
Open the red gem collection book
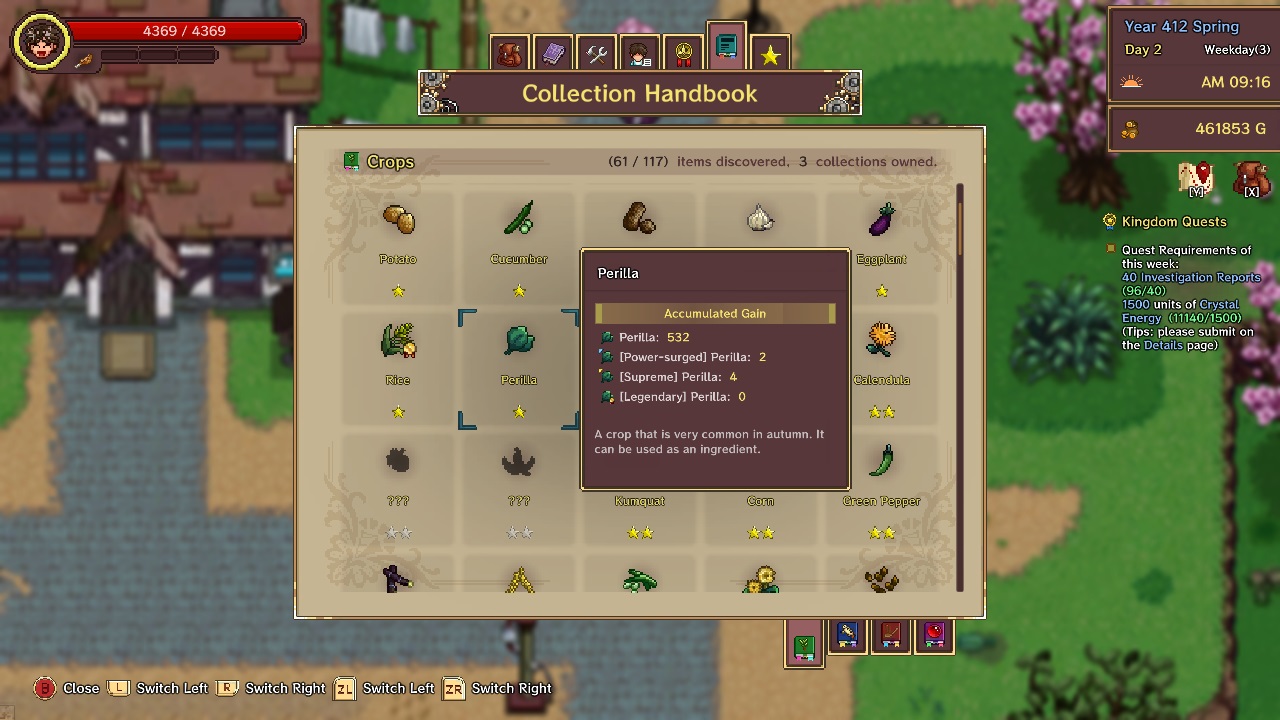[934, 635]
